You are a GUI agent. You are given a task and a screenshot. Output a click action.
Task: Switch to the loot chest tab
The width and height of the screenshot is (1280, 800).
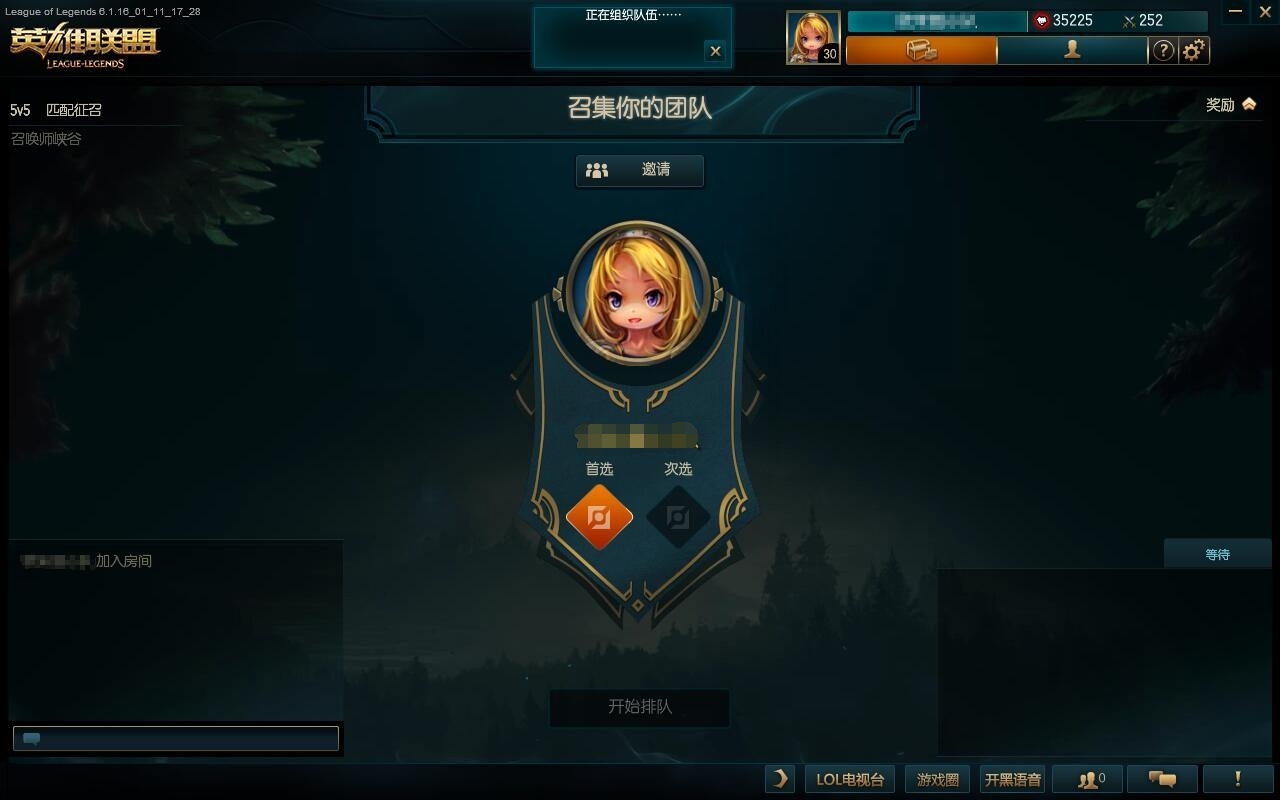point(921,50)
